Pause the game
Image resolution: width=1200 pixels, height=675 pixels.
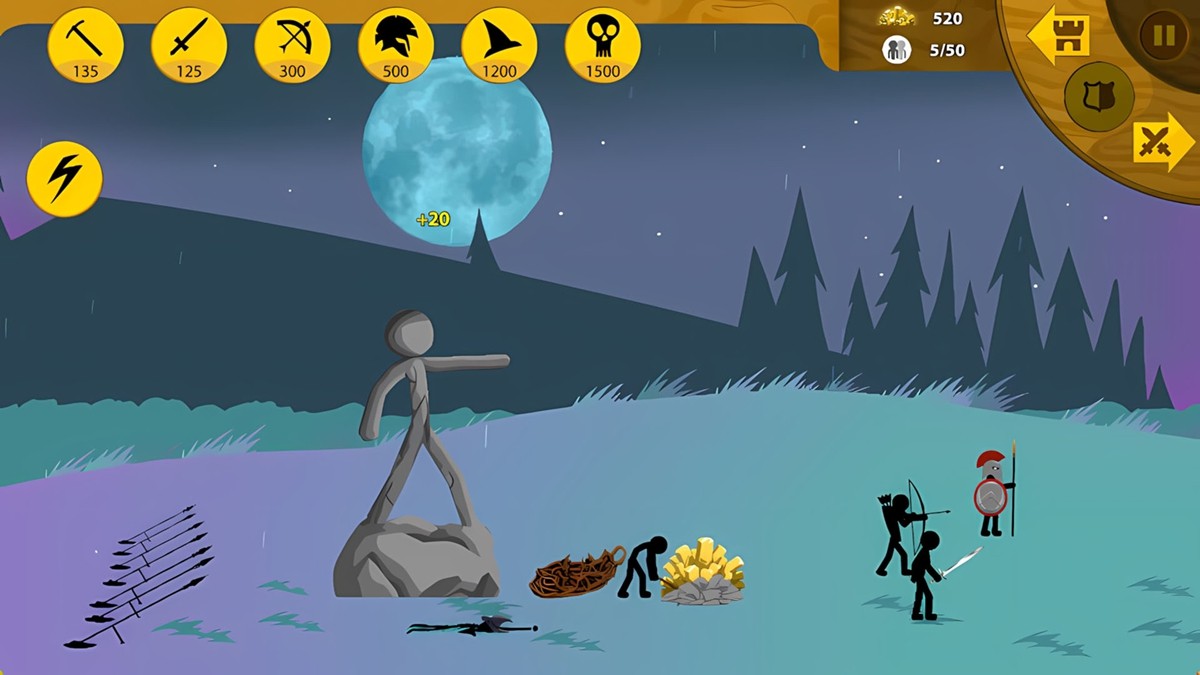tap(1163, 37)
